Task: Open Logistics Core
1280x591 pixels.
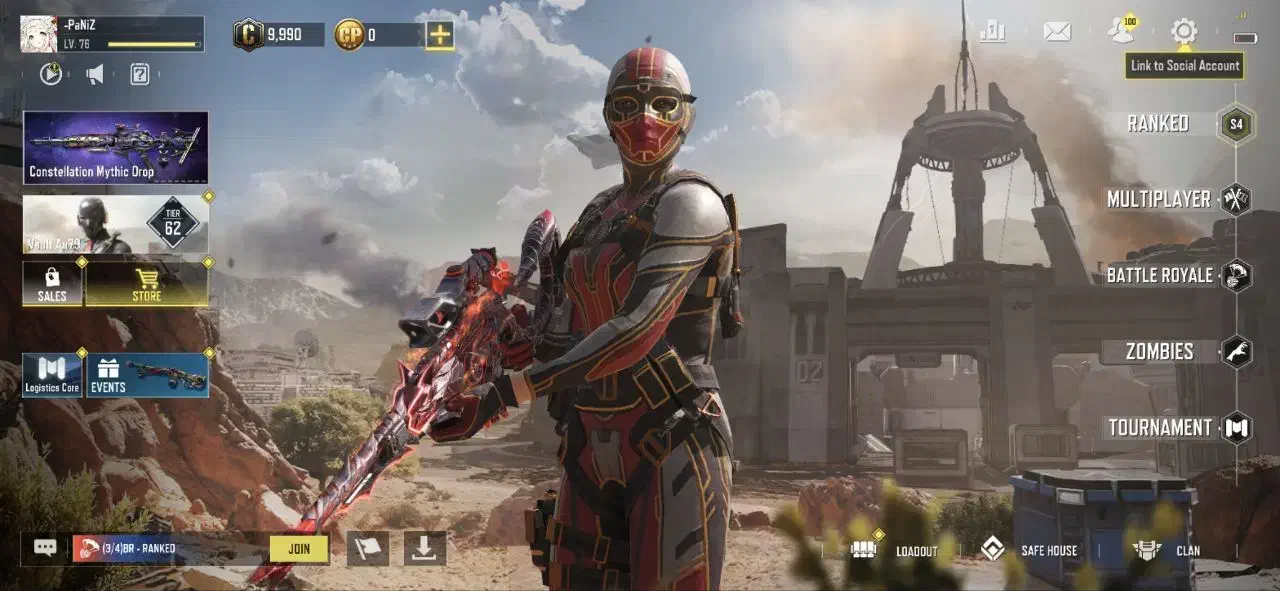Action: click(52, 375)
